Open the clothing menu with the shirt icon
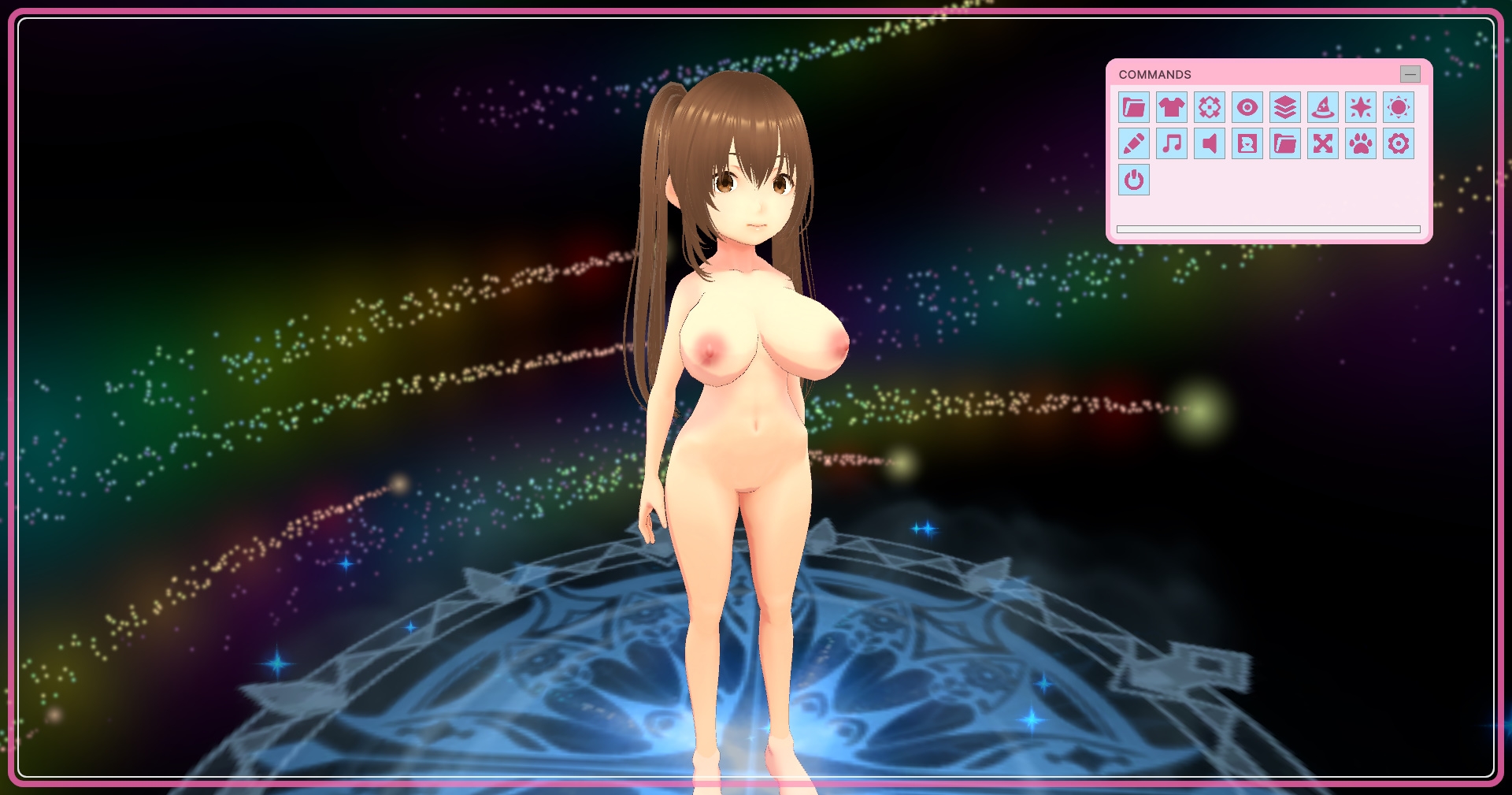The height and width of the screenshot is (795, 1512). (x=1171, y=108)
